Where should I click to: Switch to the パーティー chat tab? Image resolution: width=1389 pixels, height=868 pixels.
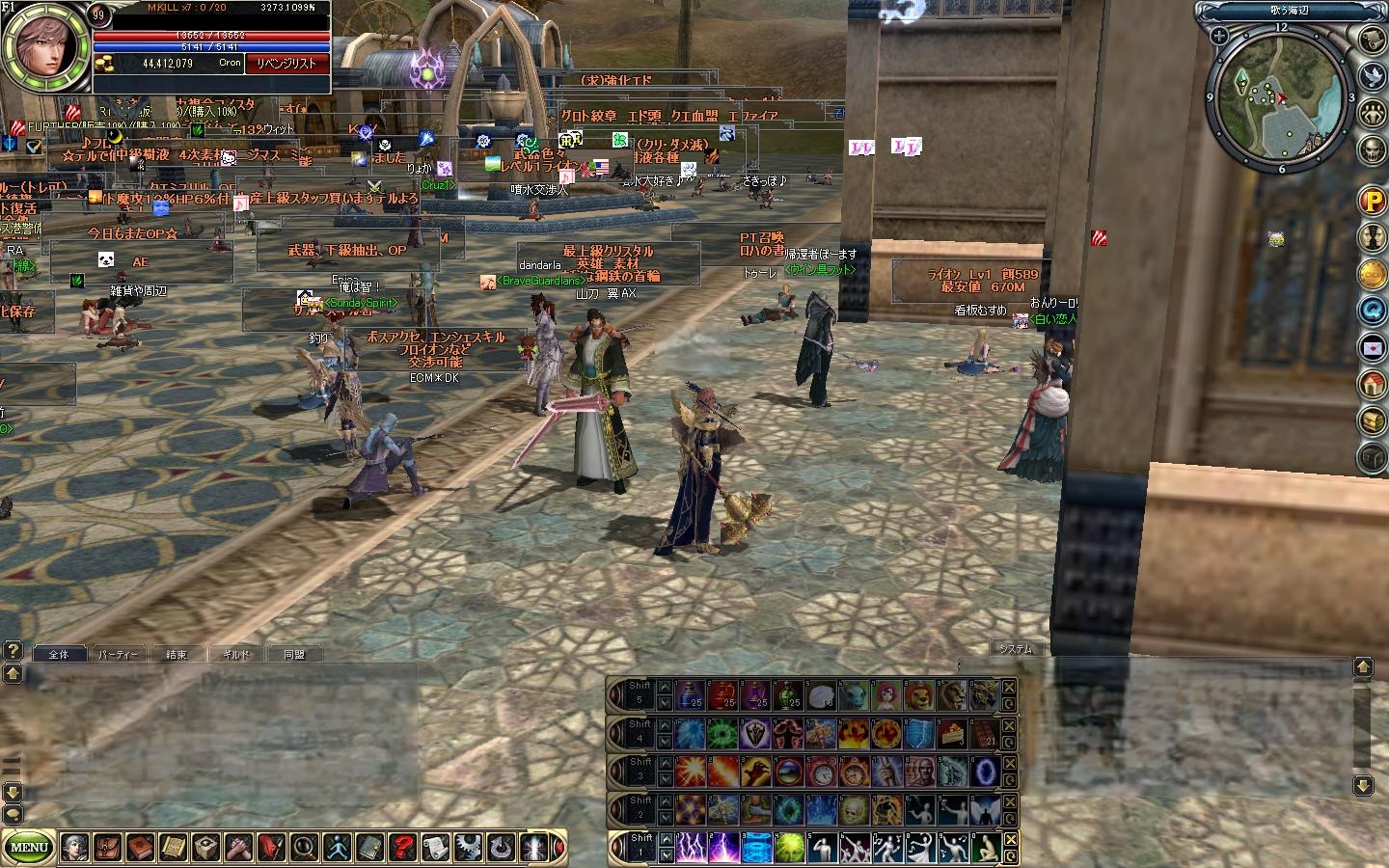point(119,654)
